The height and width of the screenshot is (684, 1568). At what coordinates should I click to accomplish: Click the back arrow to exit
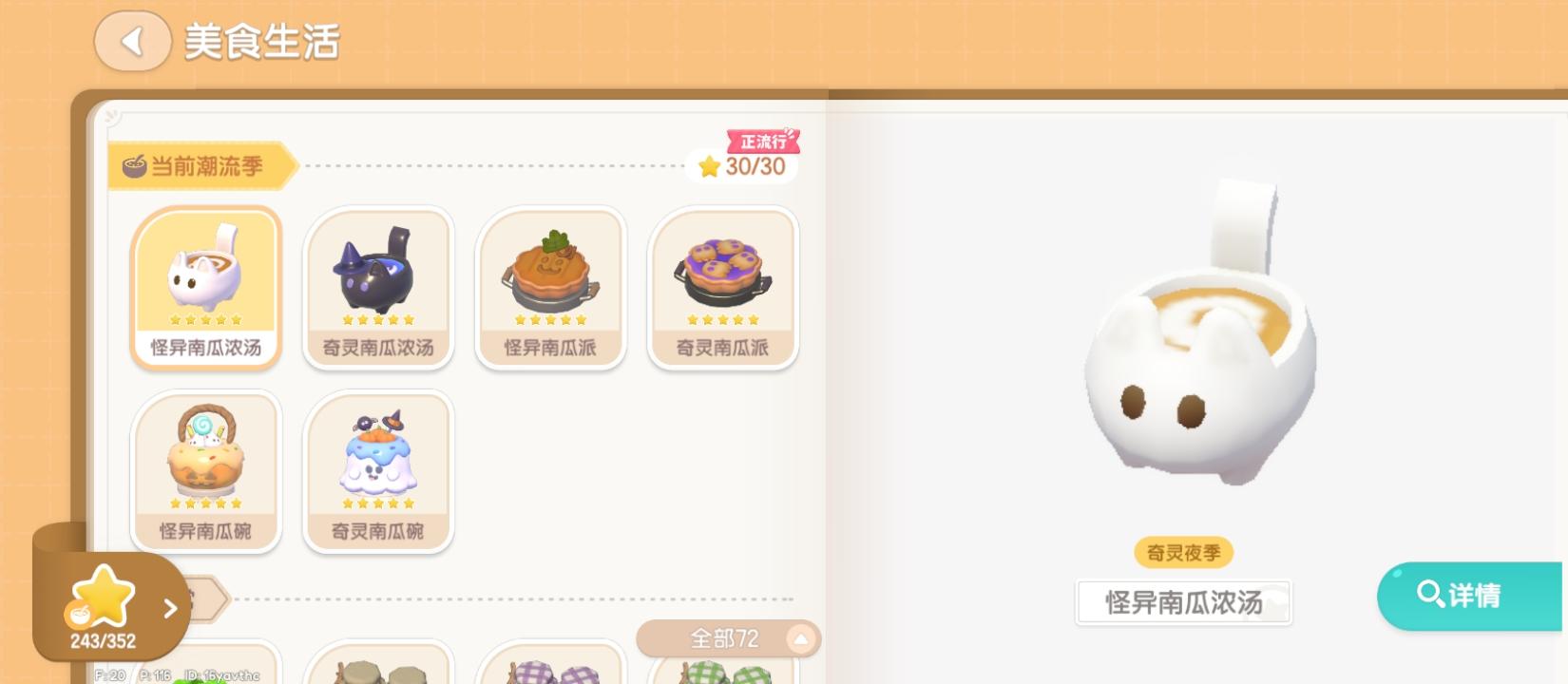[132, 41]
